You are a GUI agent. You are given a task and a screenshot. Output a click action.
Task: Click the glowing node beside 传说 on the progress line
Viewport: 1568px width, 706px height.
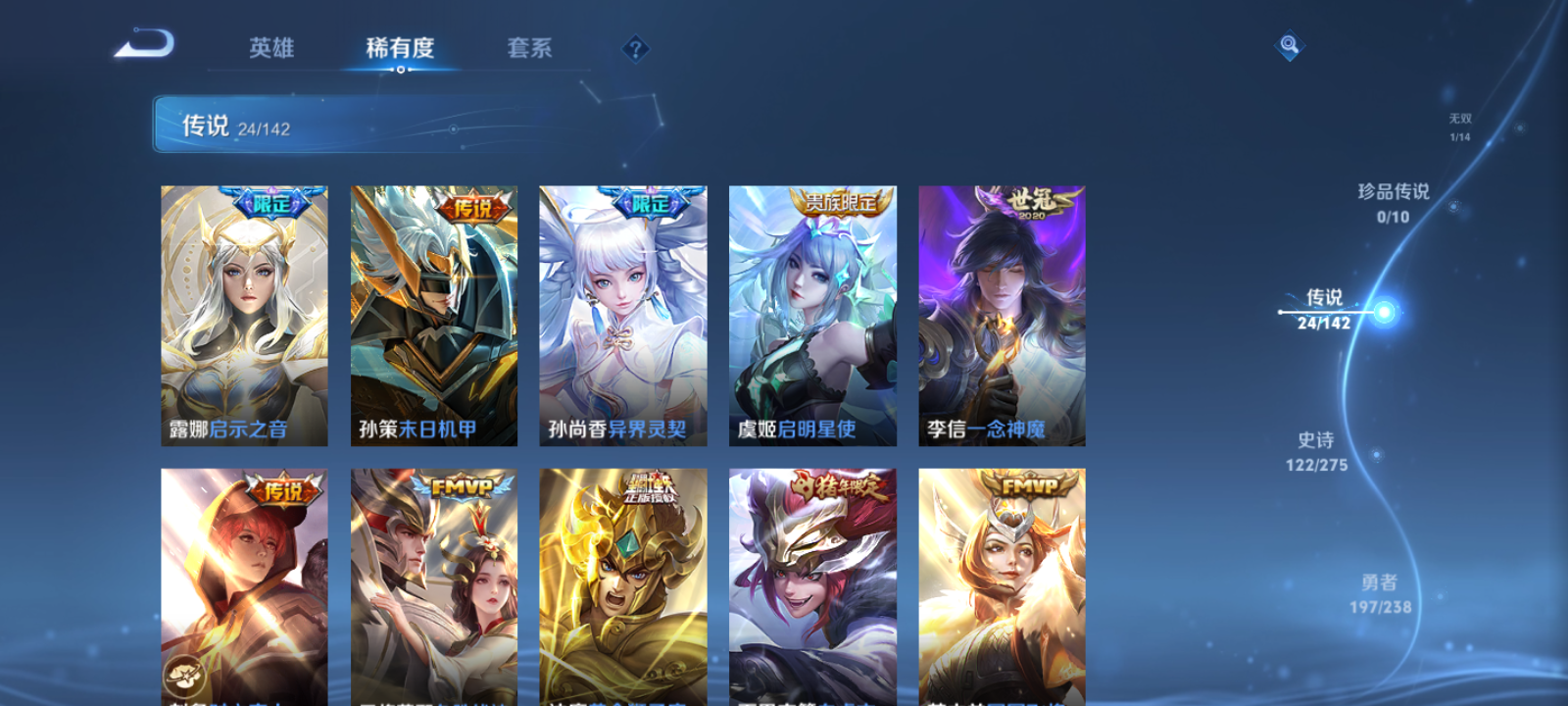click(x=1382, y=311)
